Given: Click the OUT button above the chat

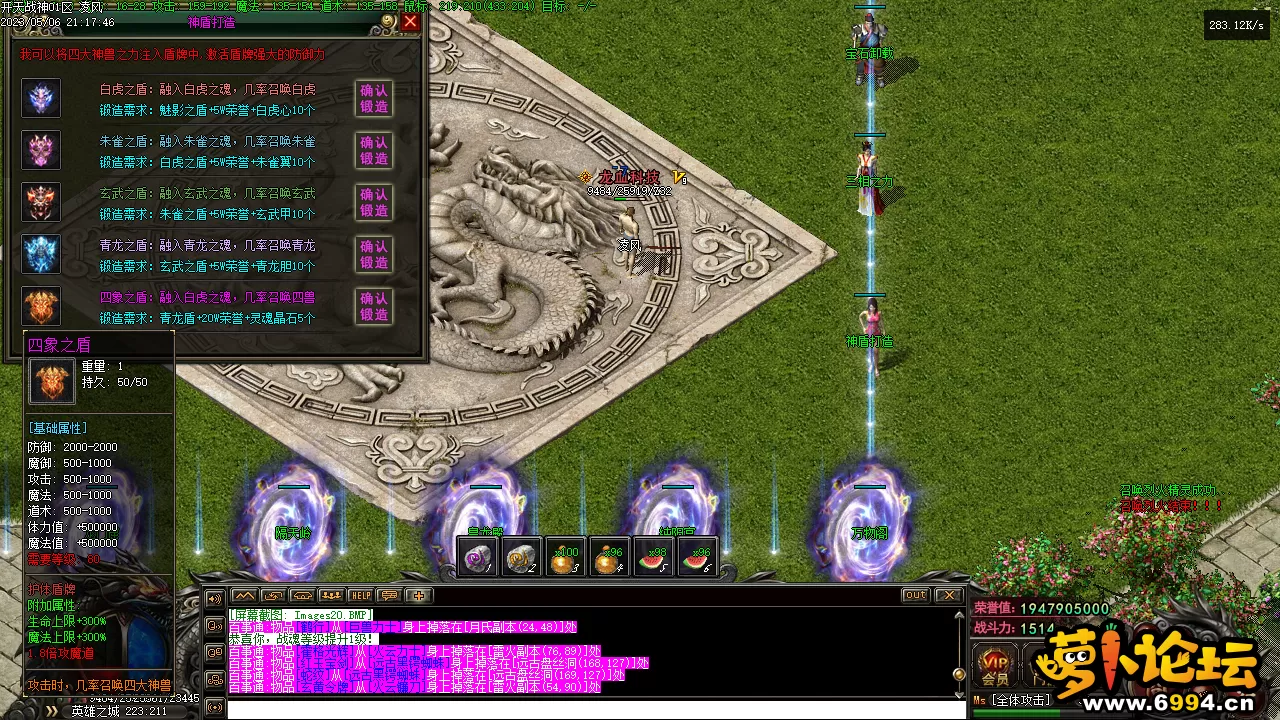Looking at the screenshot, I should click(915, 595).
